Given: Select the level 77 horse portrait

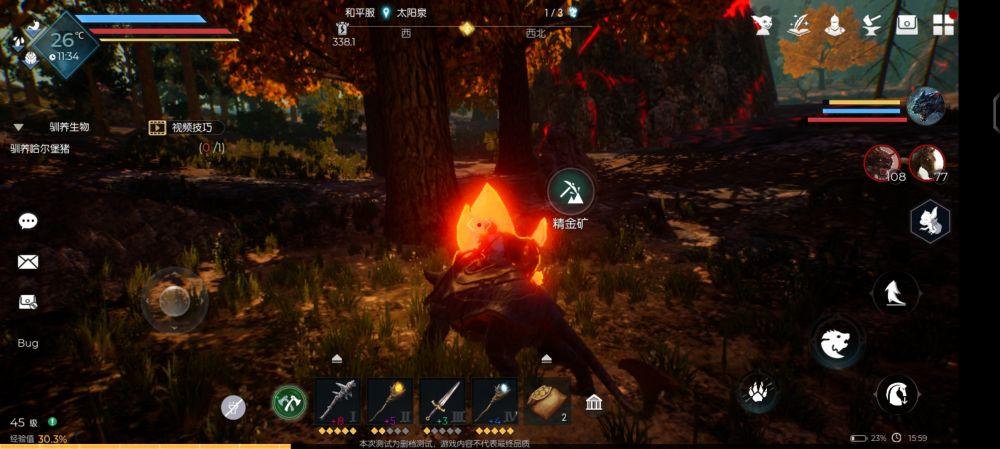Looking at the screenshot, I should click(927, 163).
